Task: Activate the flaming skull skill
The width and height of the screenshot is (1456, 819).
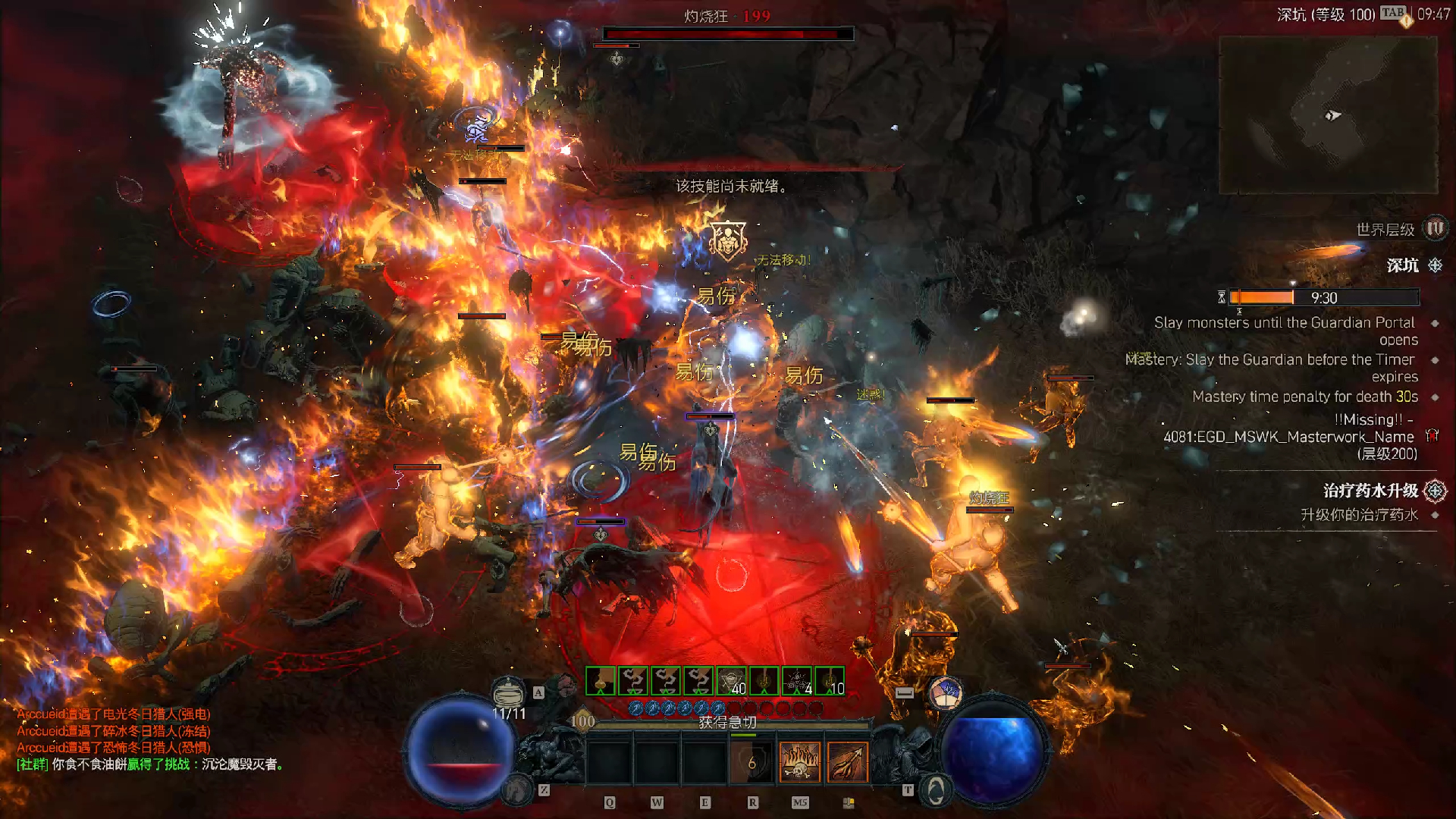Action: tap(800, 761)
